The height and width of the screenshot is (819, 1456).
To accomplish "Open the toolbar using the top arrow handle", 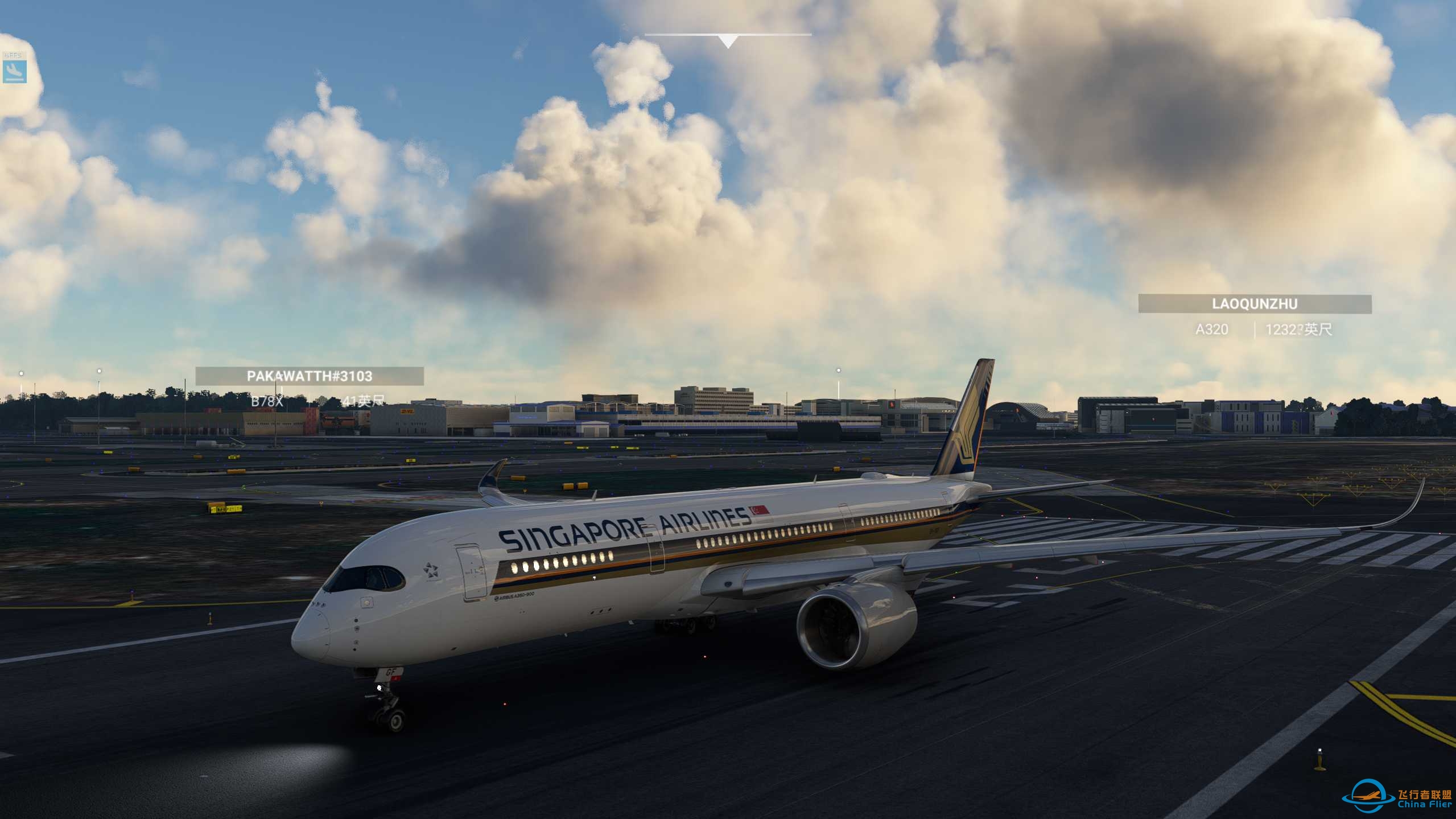I will click(x=728, y=41).
